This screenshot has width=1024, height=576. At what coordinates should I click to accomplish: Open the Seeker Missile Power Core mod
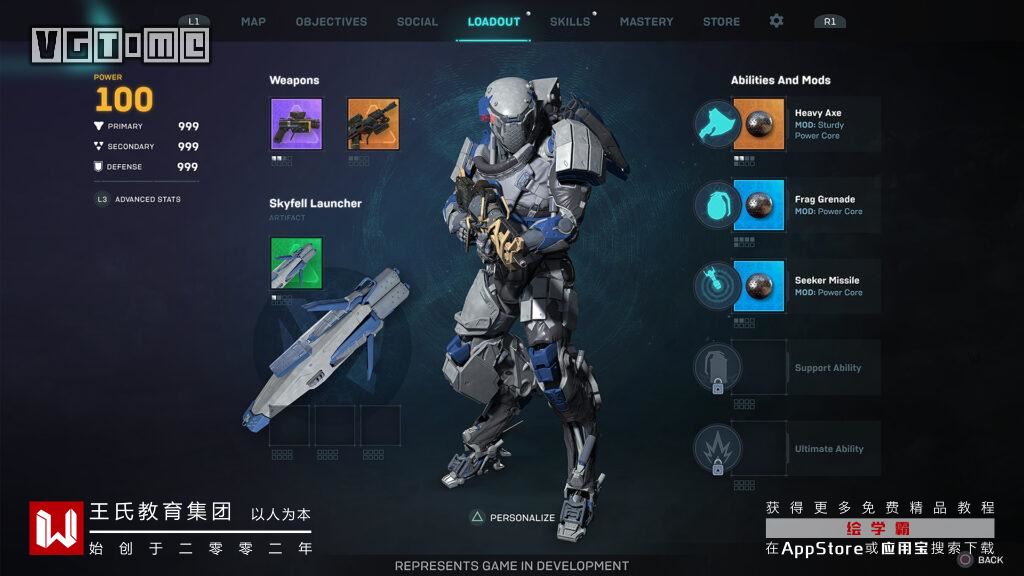point(758,286)
